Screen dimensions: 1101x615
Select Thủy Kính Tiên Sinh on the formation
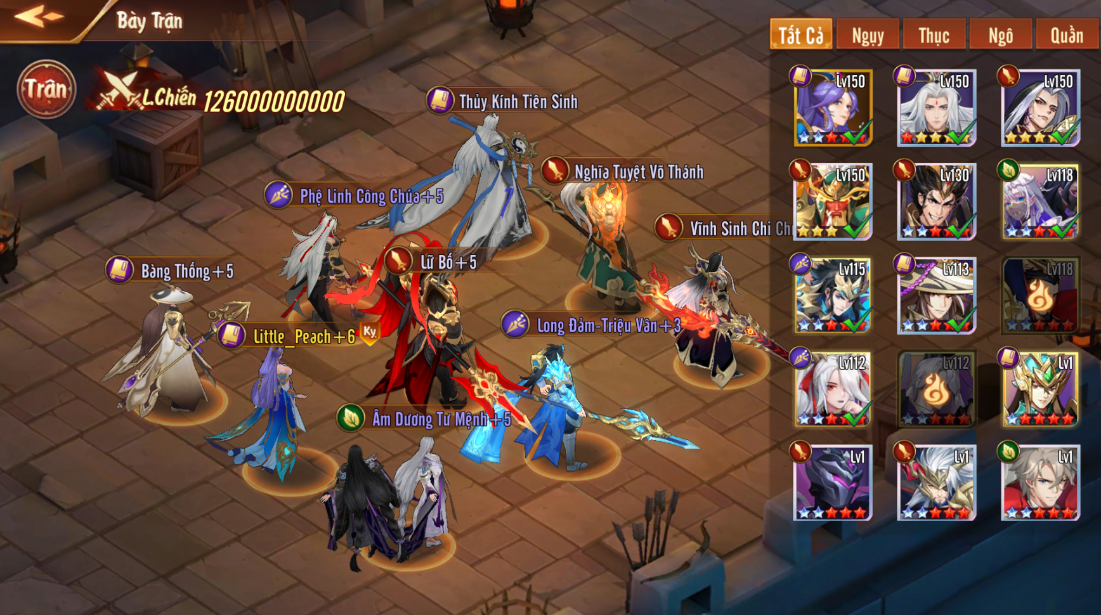[x=492, y=180]
